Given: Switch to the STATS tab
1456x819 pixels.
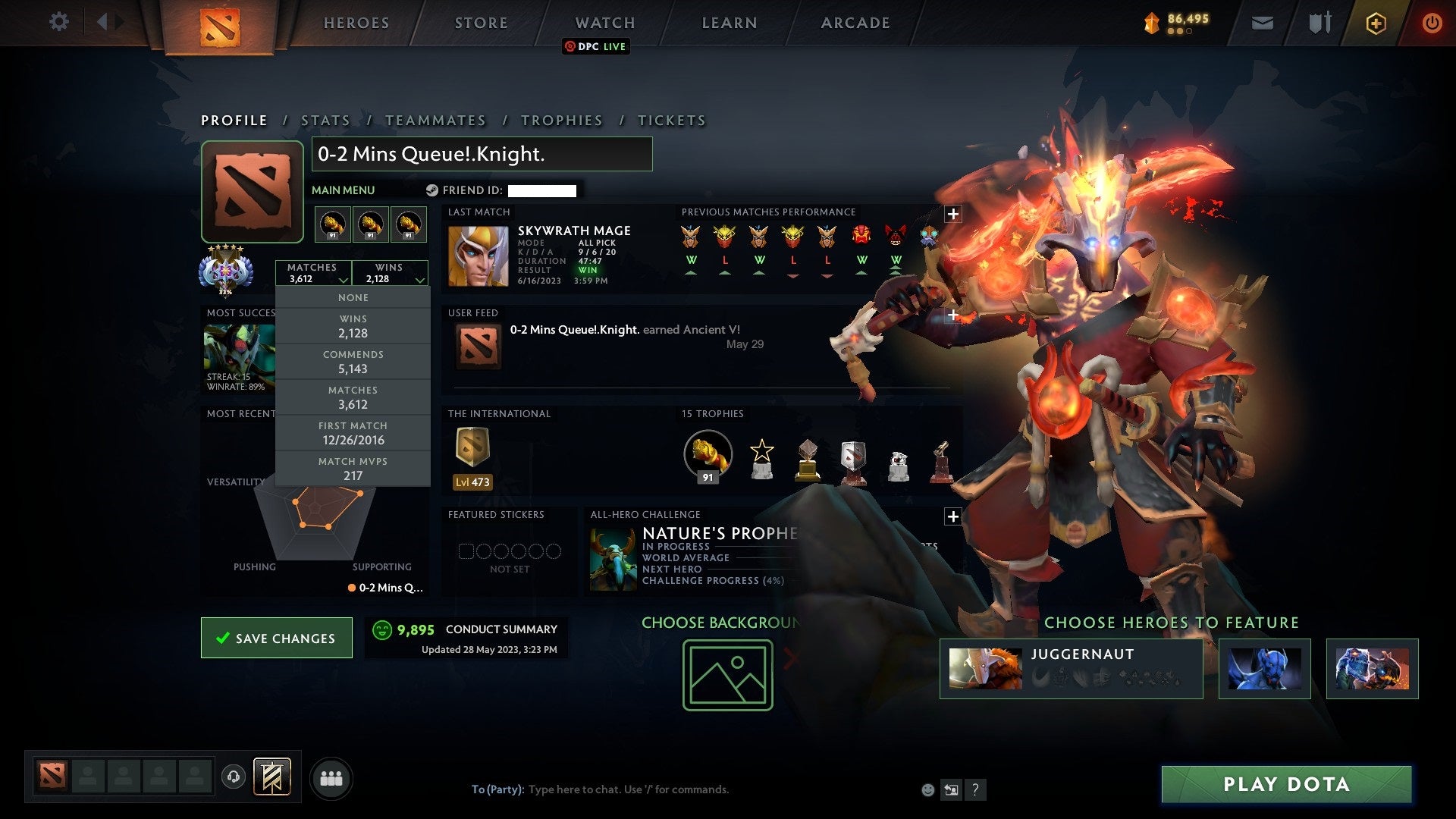Looking at the screenshot, I should click(325, 120).
